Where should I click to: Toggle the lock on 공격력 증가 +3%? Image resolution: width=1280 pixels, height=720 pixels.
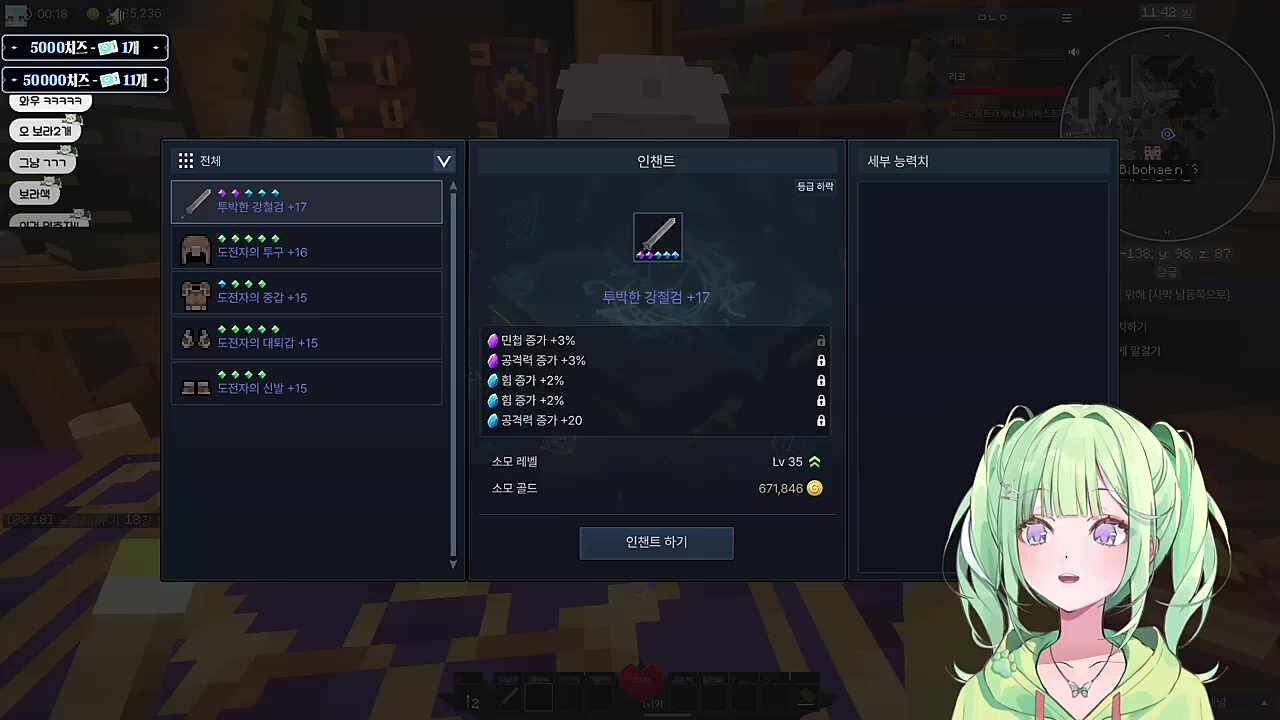coord(821,360)
